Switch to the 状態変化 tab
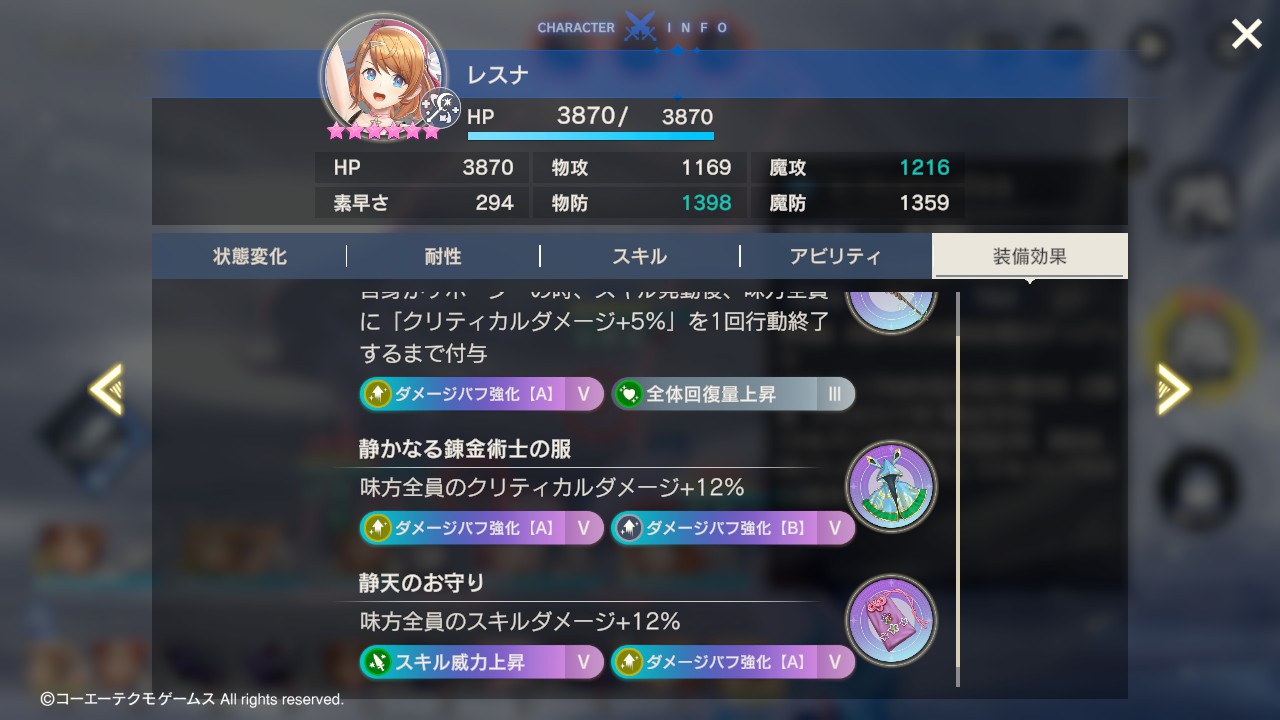This screenshot has height=720, width=1280. (250, 257)
